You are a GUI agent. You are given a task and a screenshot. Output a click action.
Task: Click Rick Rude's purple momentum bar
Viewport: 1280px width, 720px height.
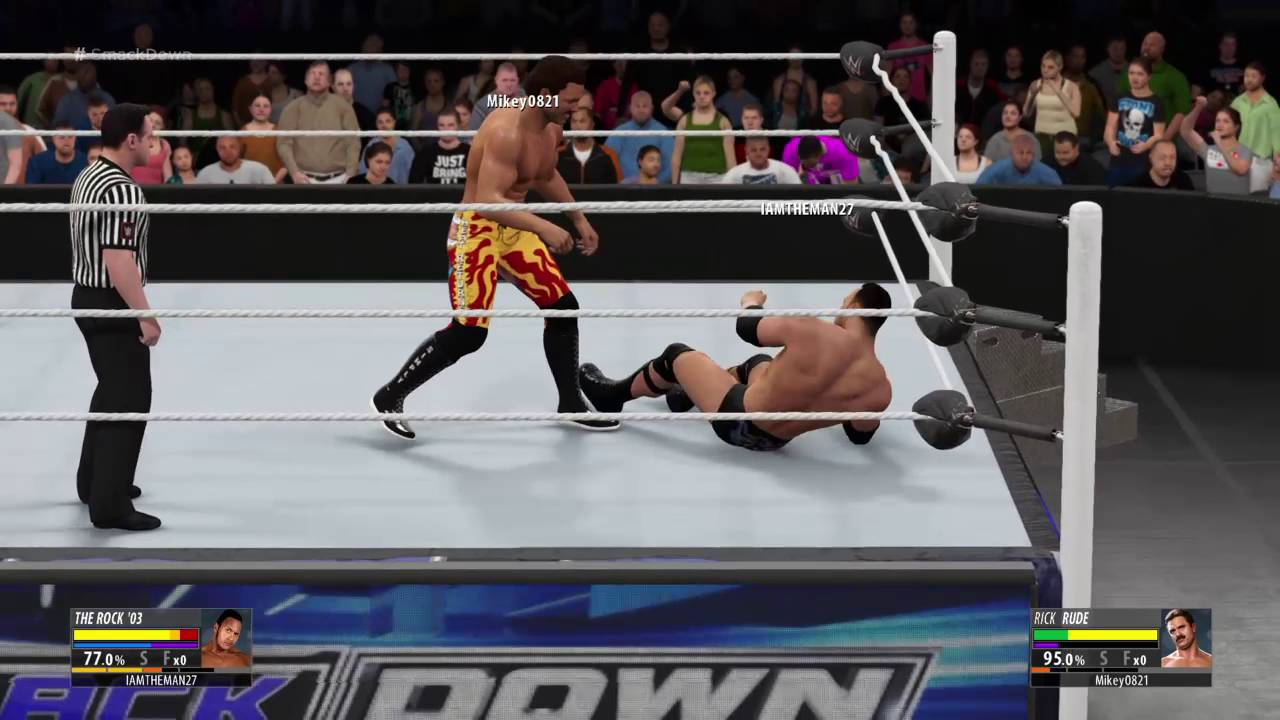point(1045,644)
